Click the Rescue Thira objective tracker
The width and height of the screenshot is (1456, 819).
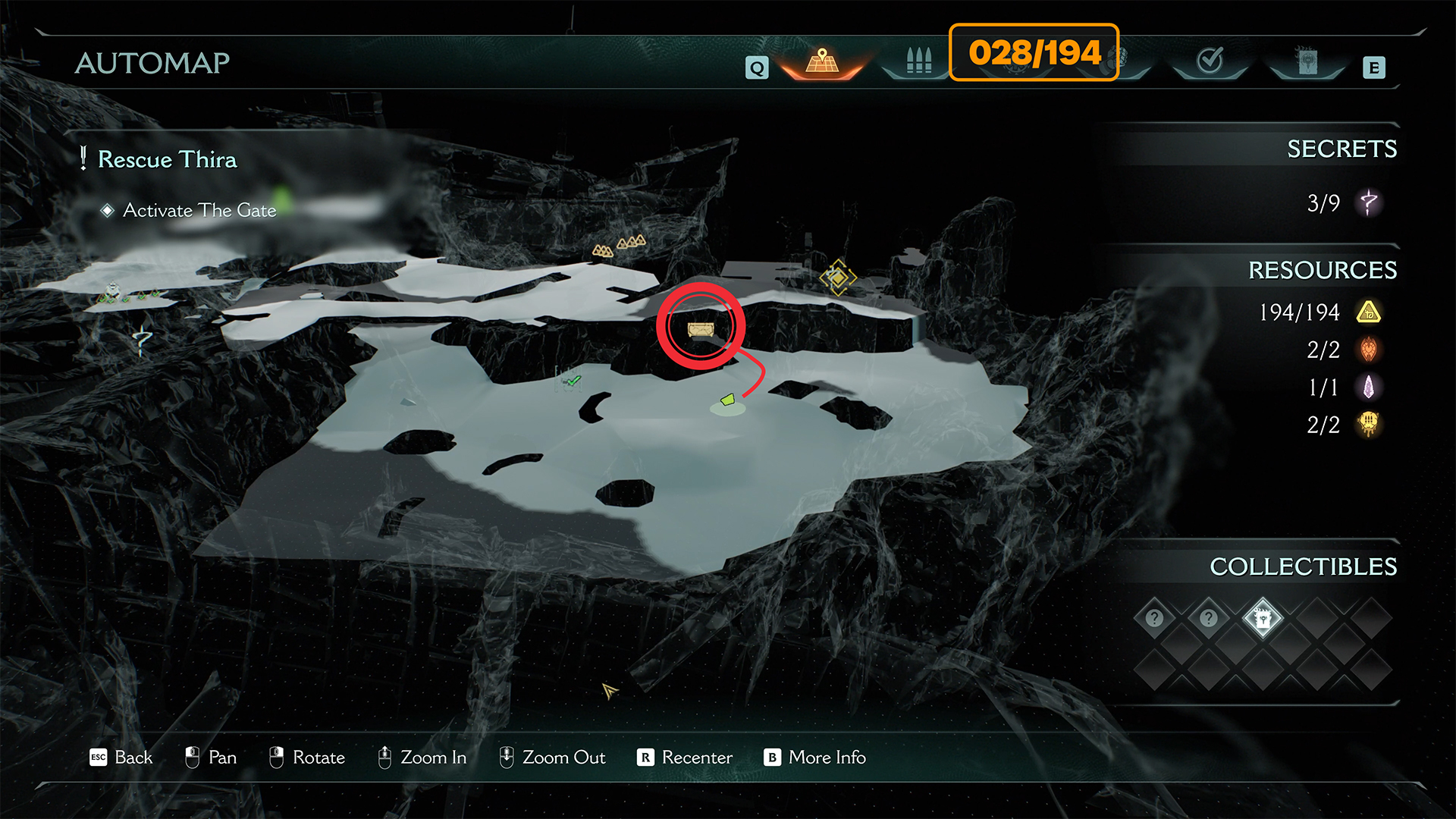pyautogui.click(x=167, y=159)
